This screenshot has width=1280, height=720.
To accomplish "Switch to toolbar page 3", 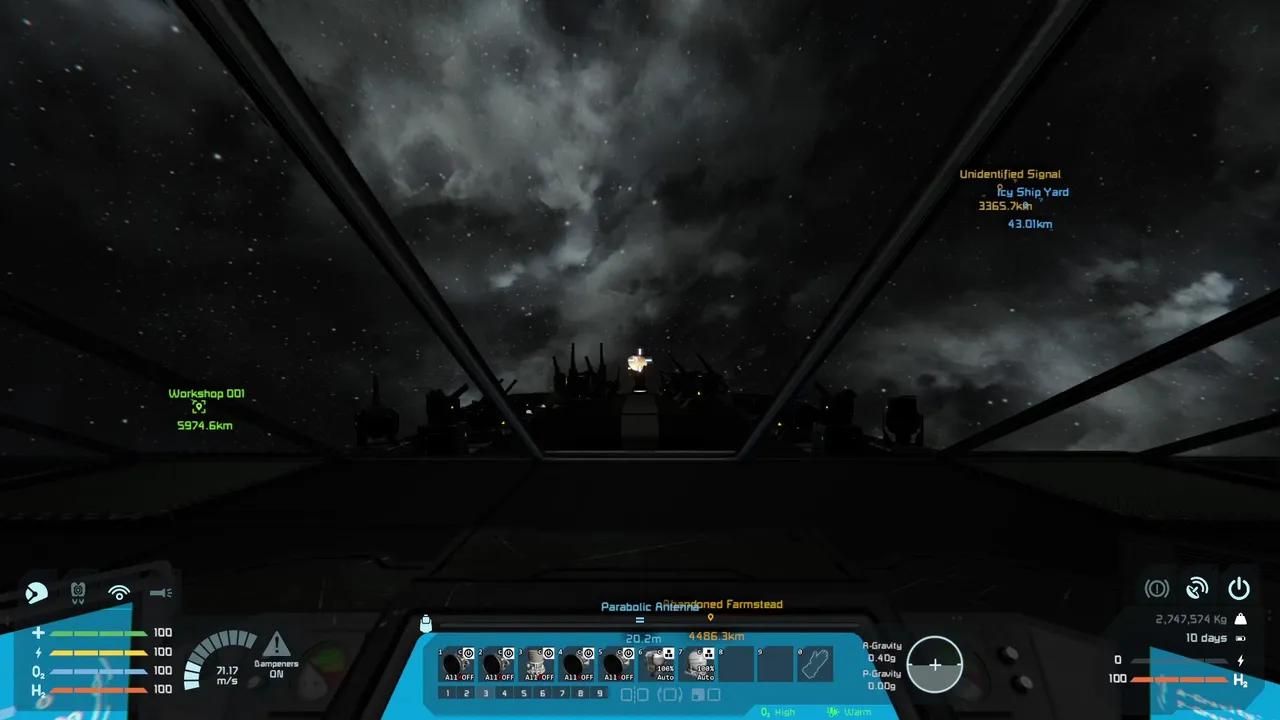I will tap(486, 693).
